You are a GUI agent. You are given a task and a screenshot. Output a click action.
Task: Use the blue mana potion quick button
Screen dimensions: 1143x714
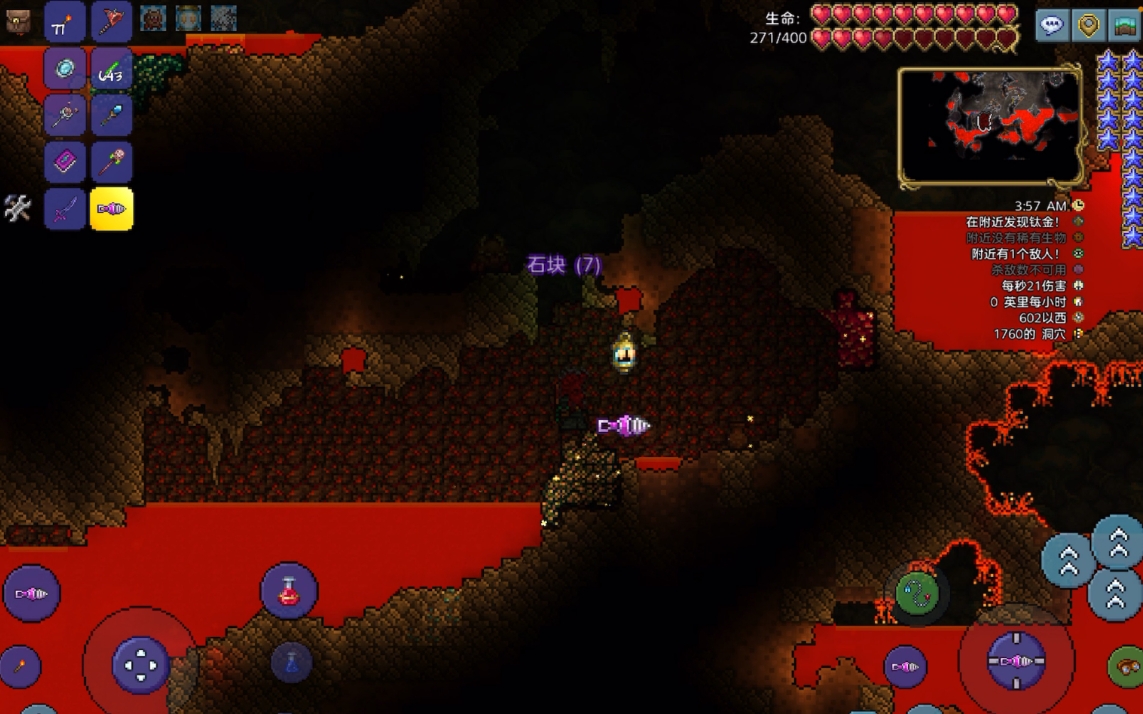coord(291,662)
